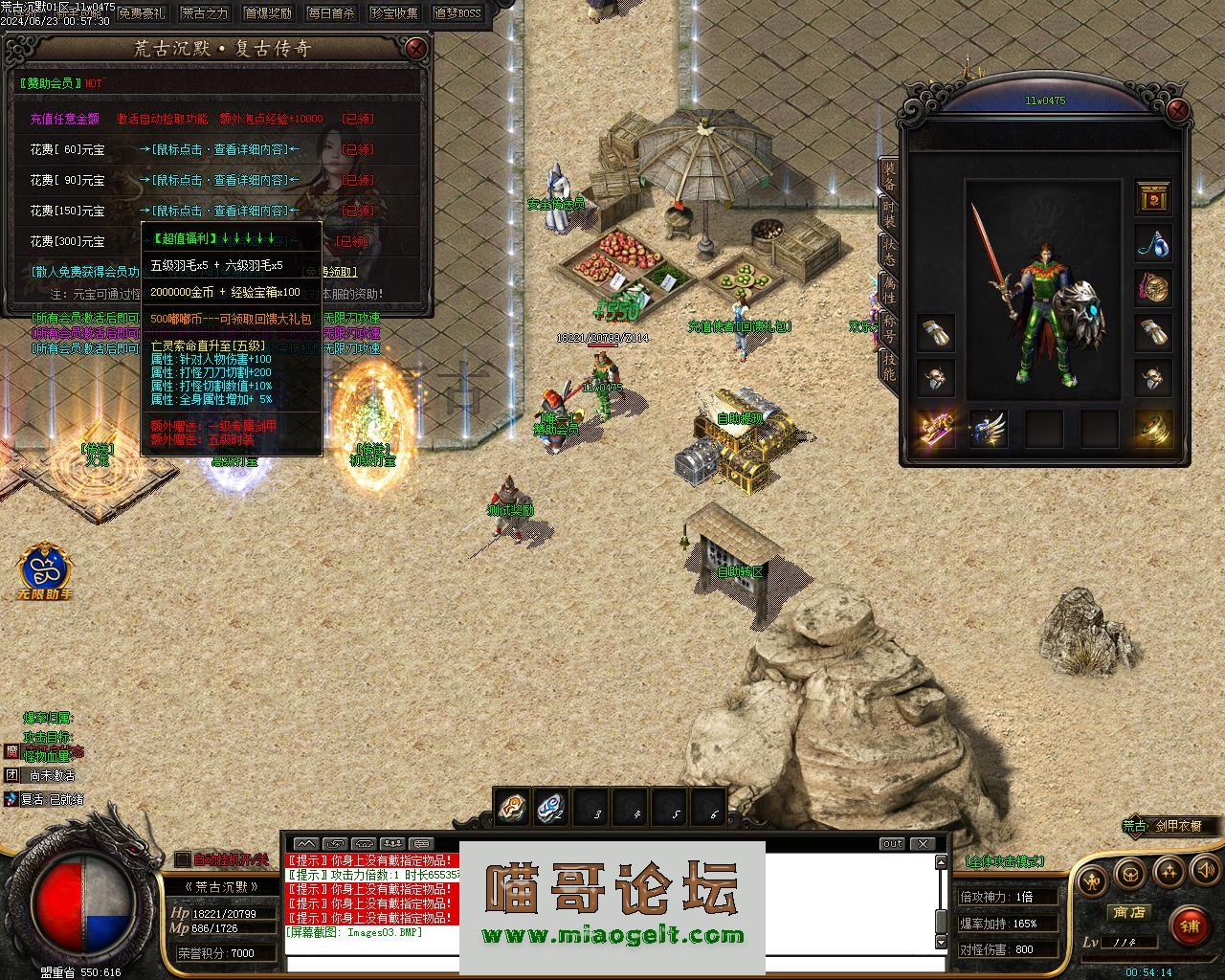This screenshot has height=980, width=1225.
Task: Click the red 铺 stall button
Action: coord(1190,926)
